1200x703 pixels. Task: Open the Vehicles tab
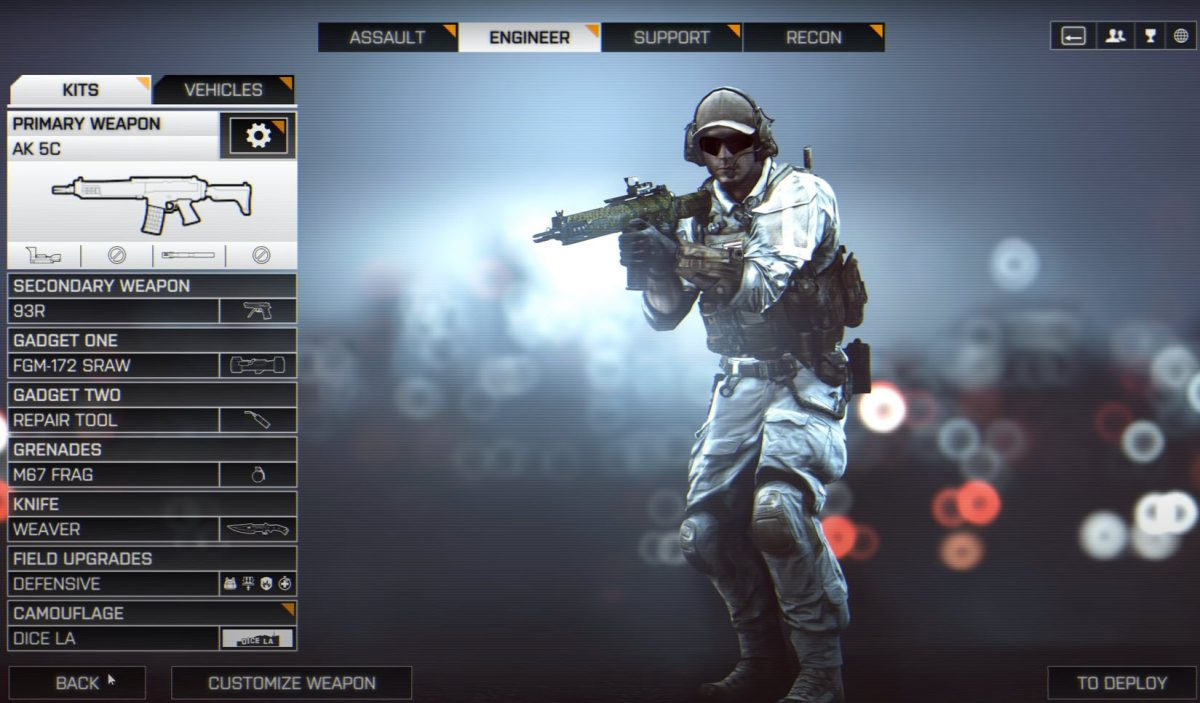223,90
